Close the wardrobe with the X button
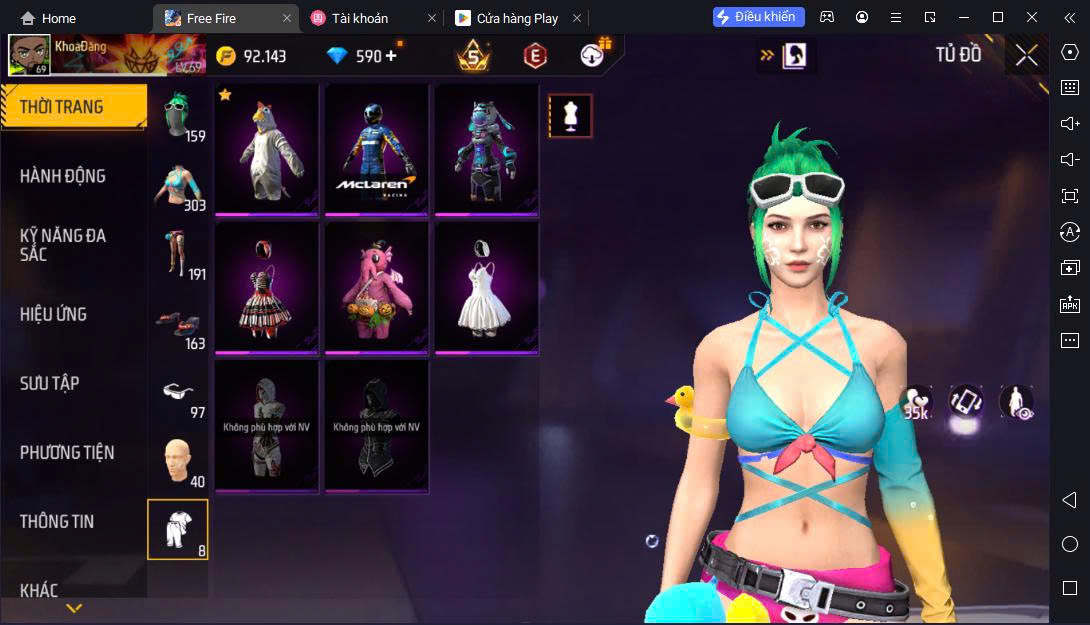Image resolution: width=1090 pixels, height=625 pixels. click(1026, 55)
